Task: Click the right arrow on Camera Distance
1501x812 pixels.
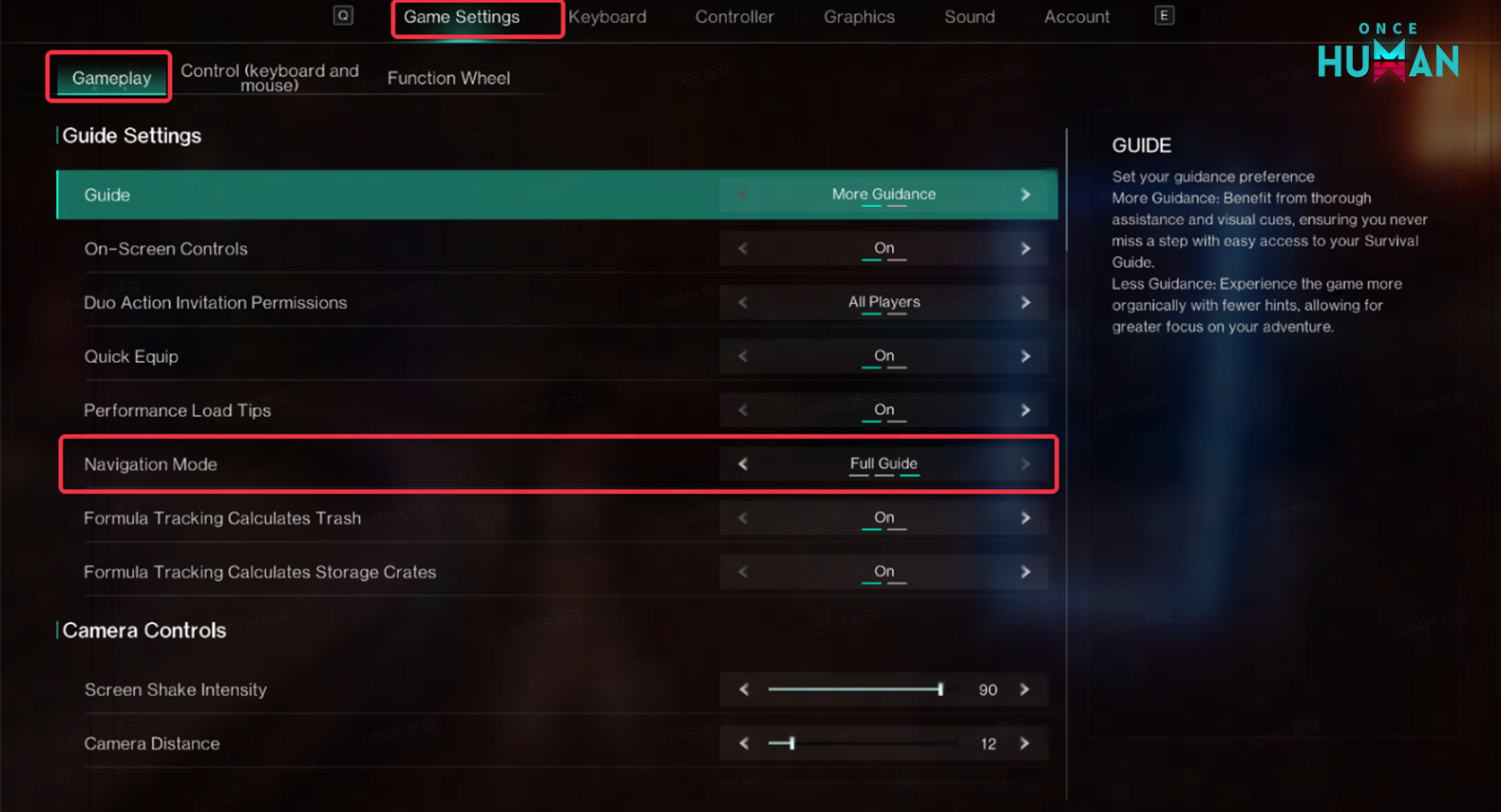Action: (x=1025, y=744)
